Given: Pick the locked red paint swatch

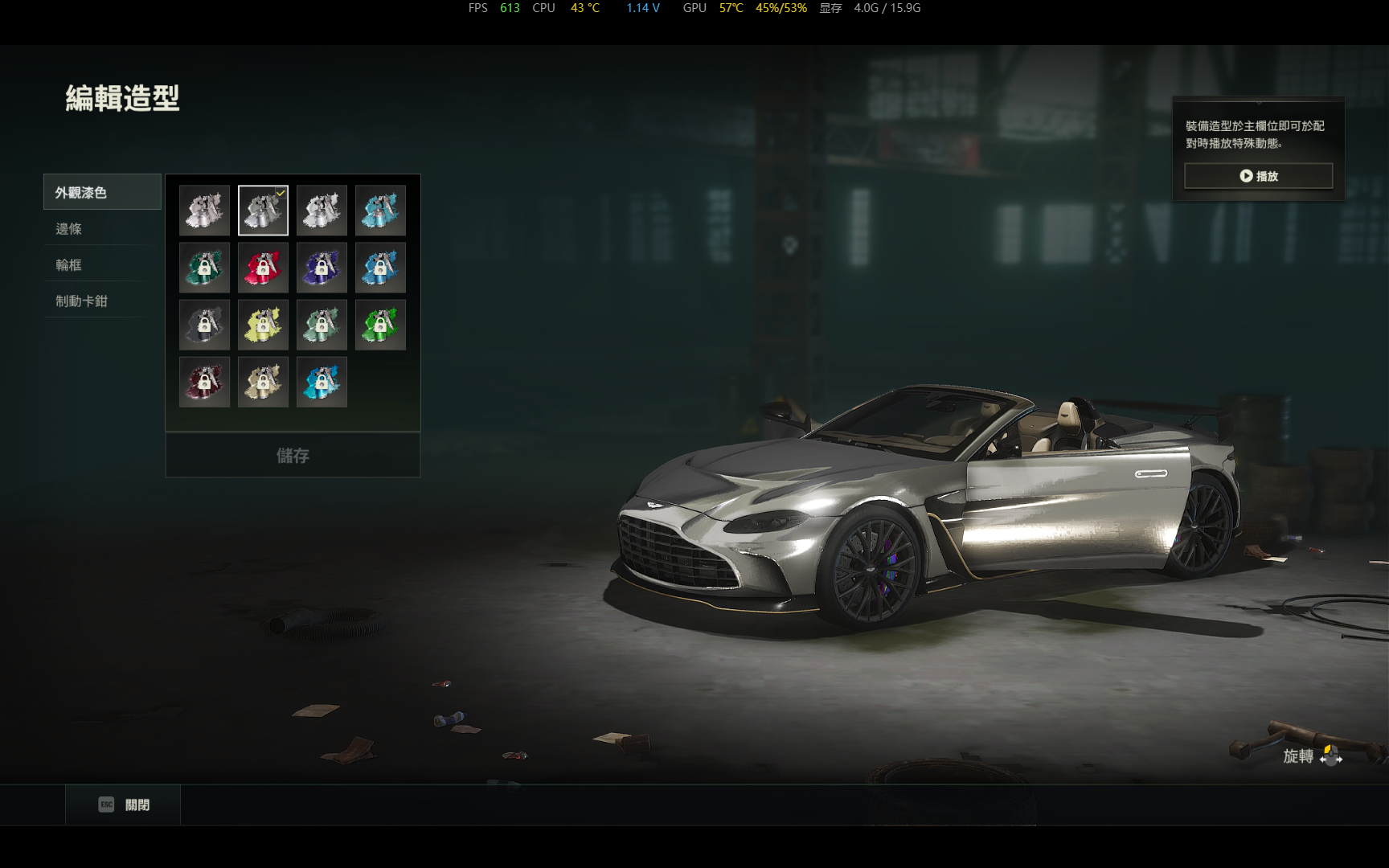Looking at the screenshot, I should point(263,268).
